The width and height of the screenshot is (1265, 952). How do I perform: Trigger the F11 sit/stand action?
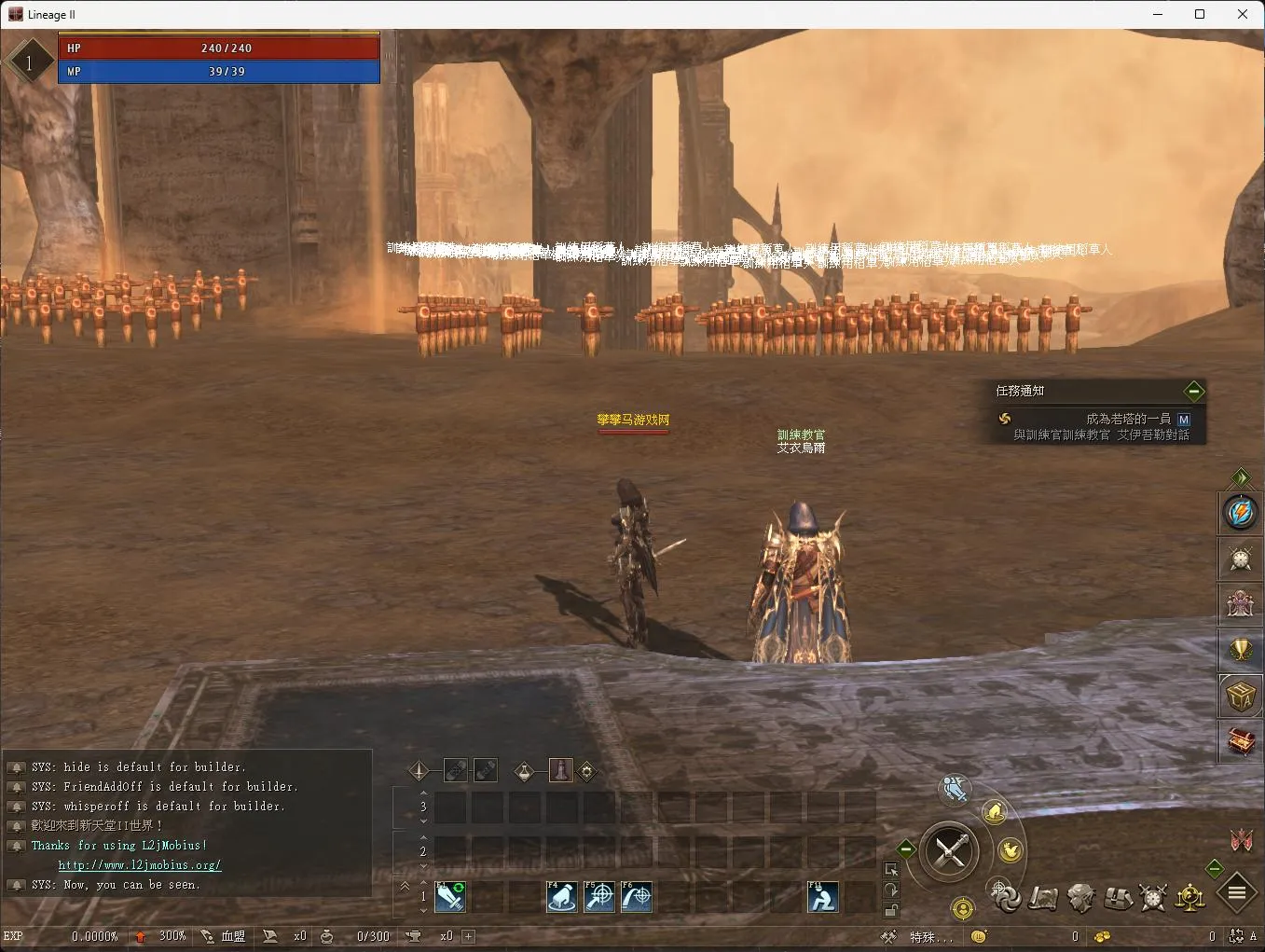(x=822, y=897)
